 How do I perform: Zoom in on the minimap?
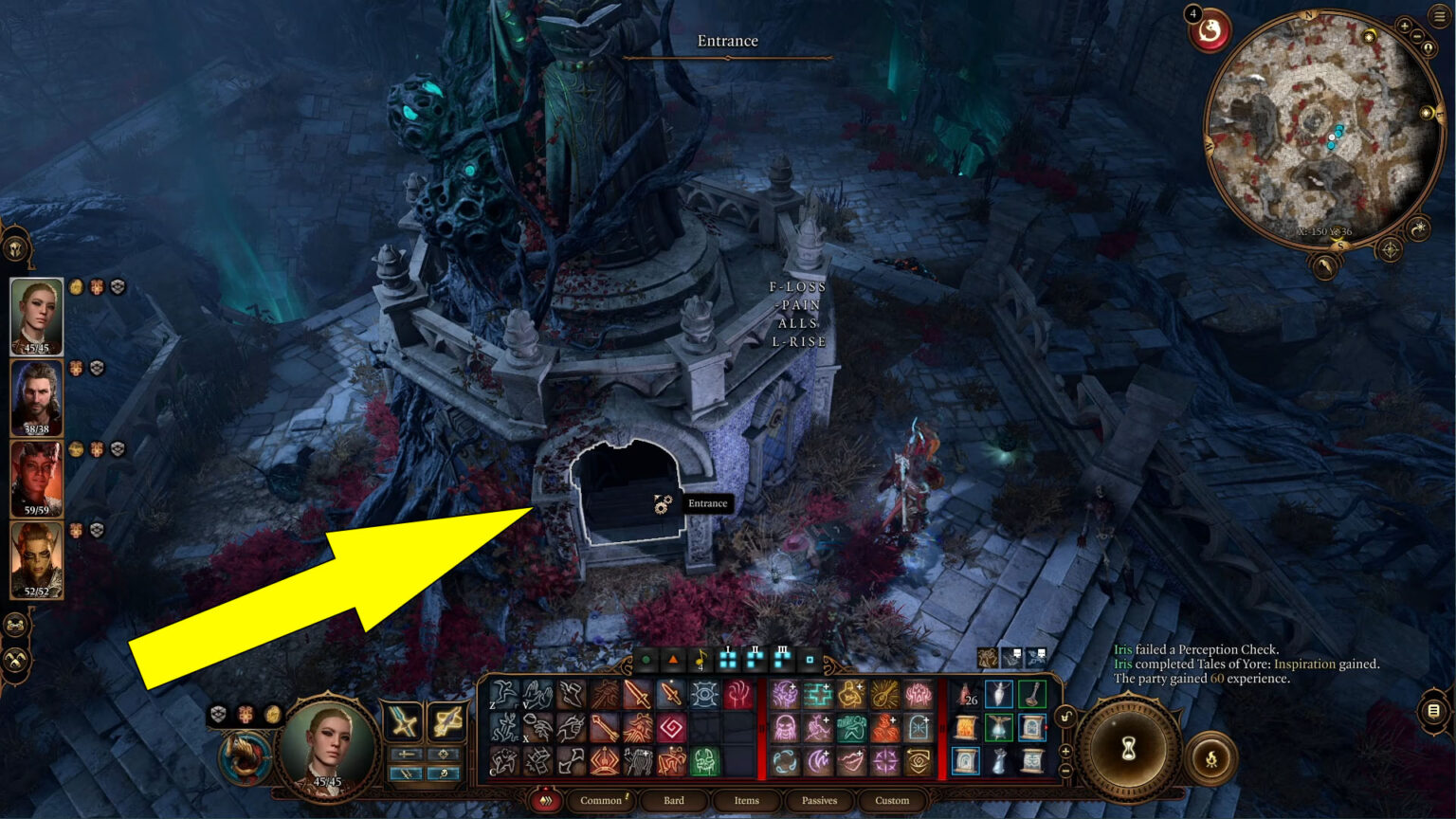point(1405,27)
